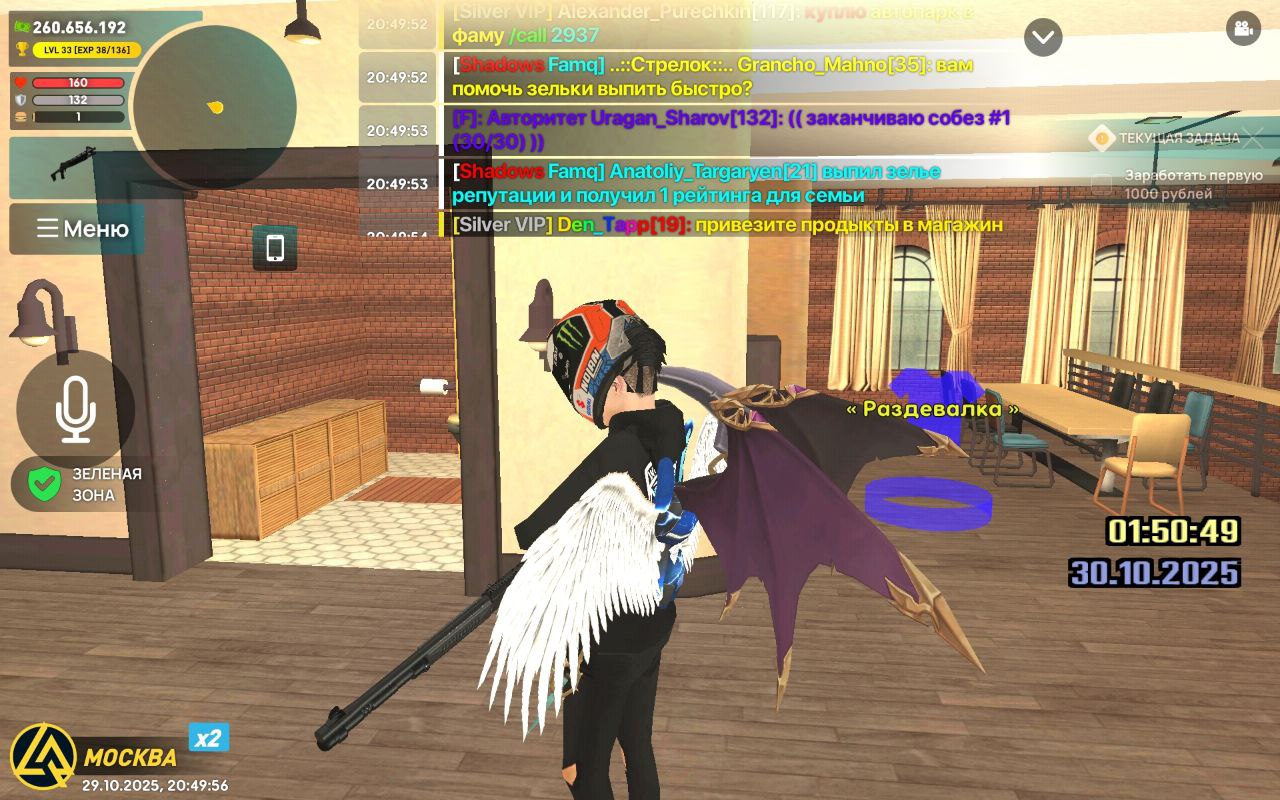The height and width of the screenshot is (800, 1280).
Task: Open the Меню hamburger menu
Action: tap(77, 229)
